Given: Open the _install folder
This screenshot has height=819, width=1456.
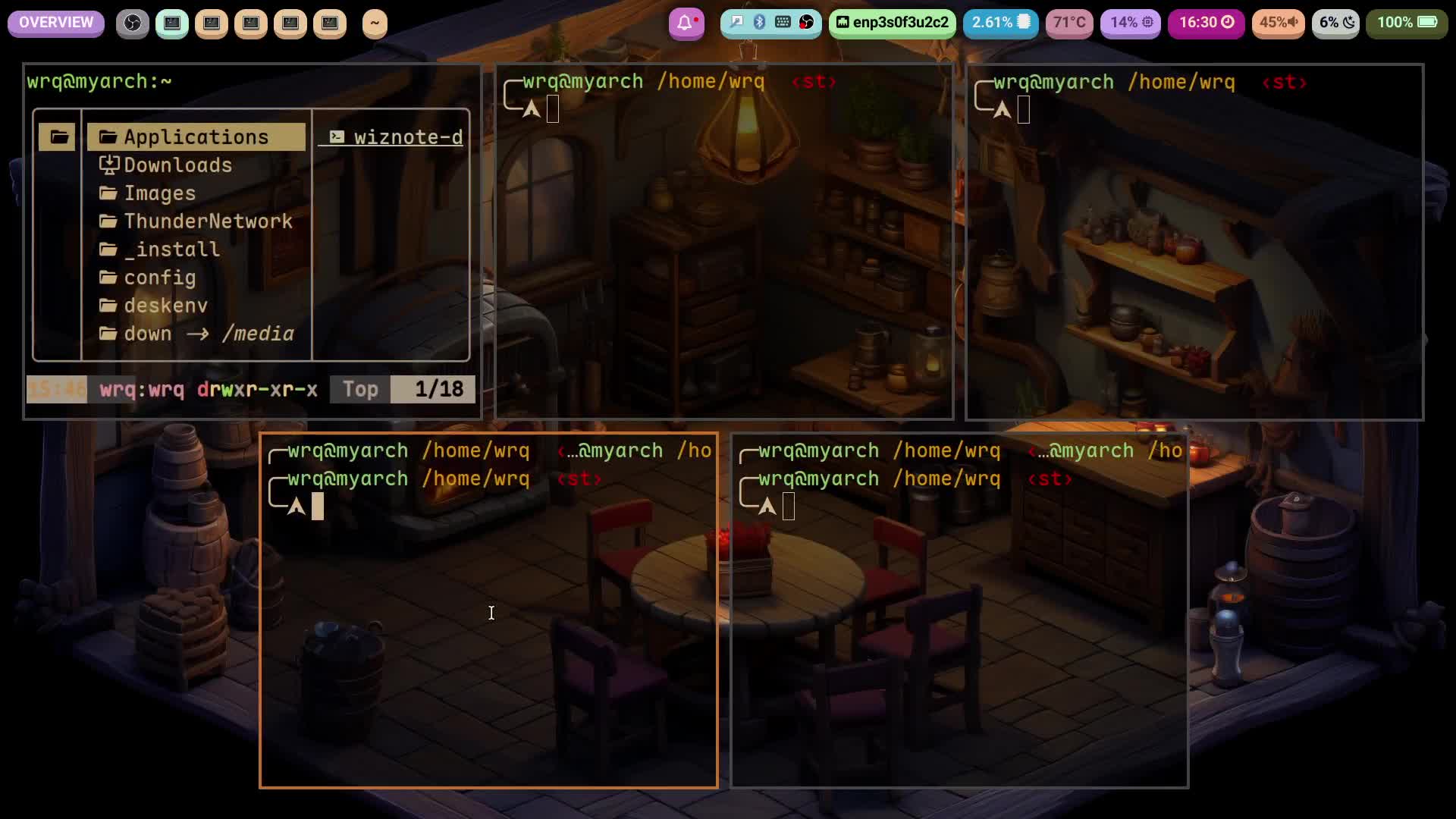Looking at the screenshot, I should [x=171, y=249].
